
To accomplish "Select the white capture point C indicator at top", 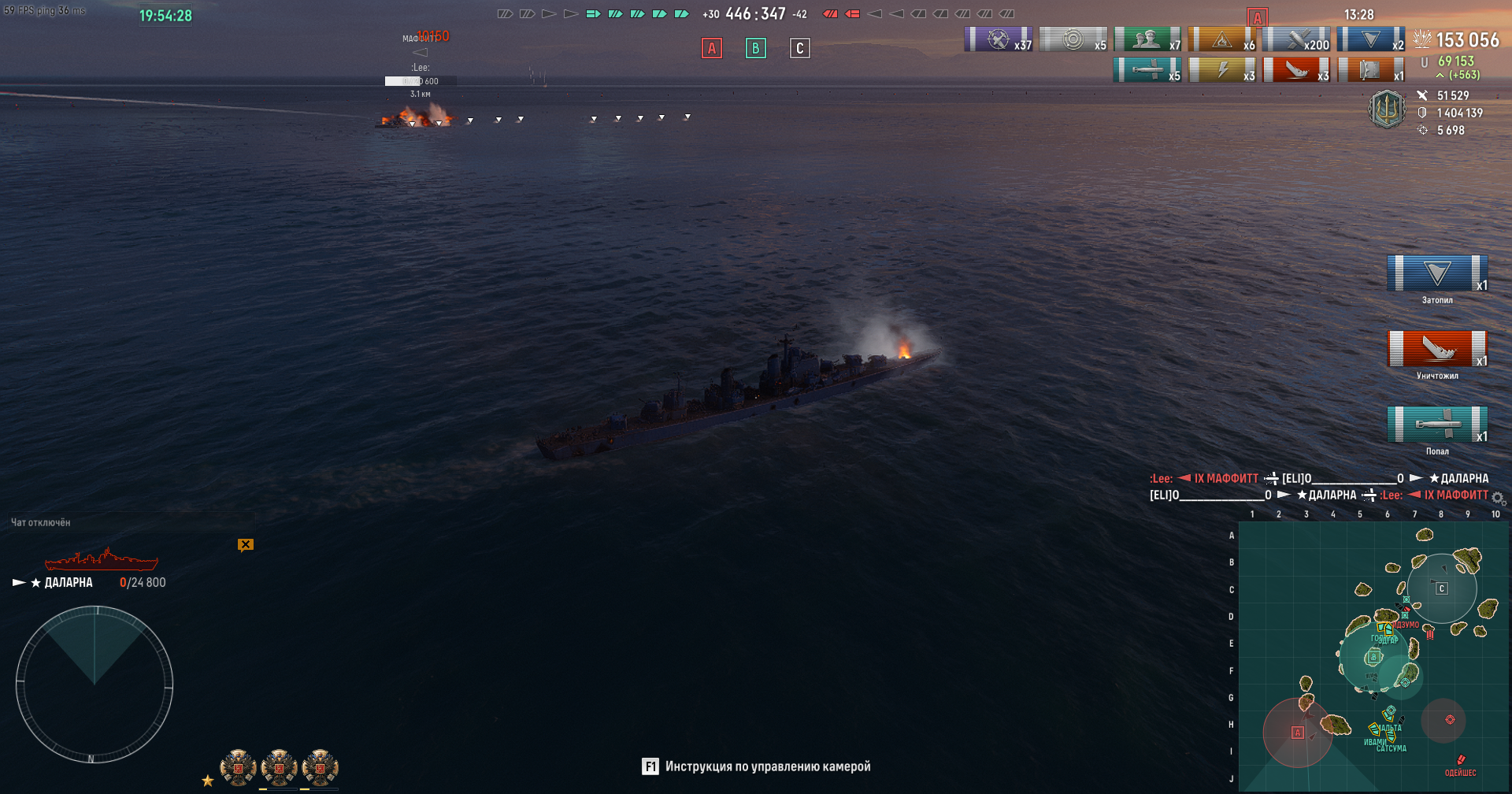I will 799,48.
